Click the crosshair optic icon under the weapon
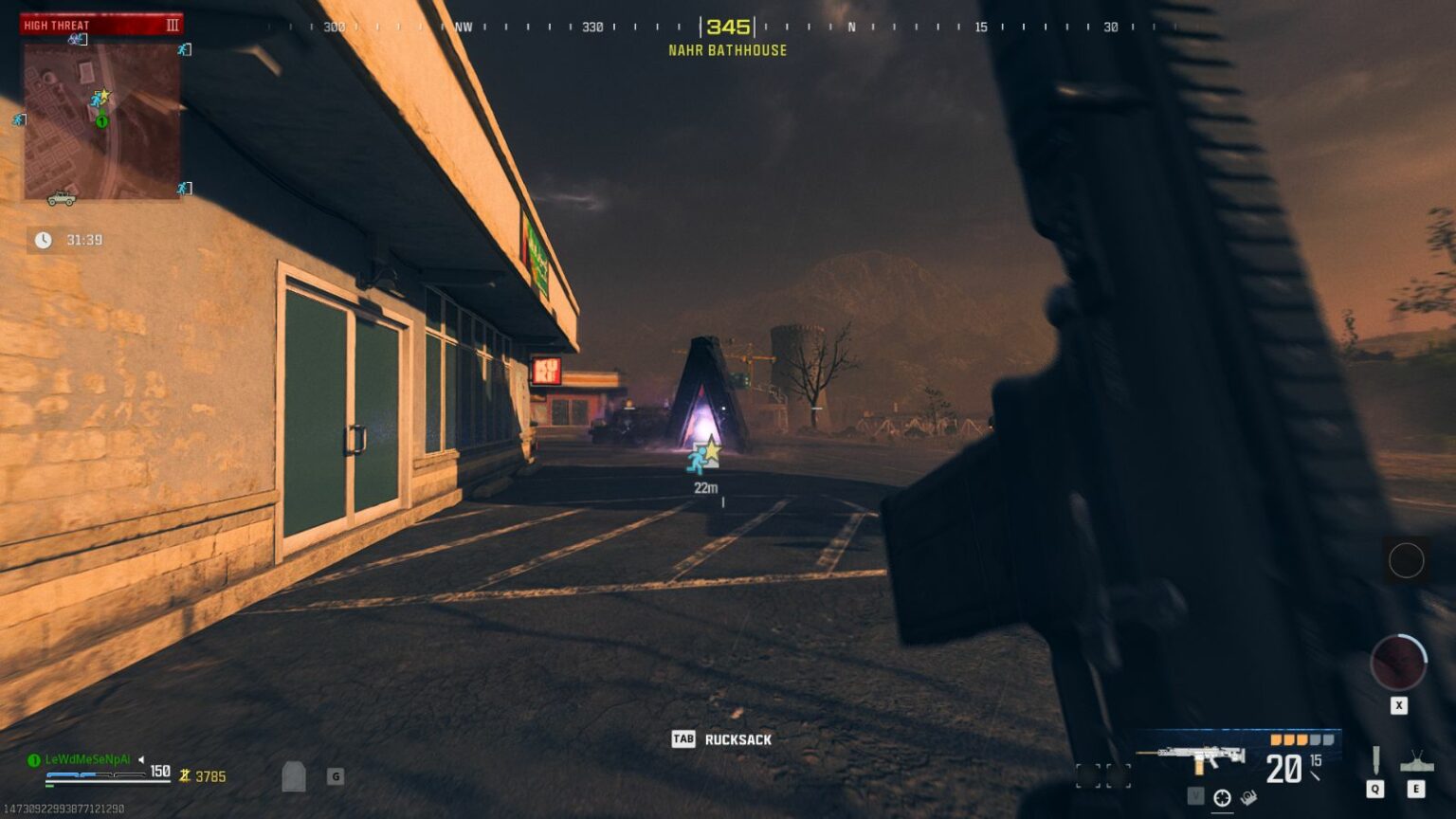 [x=1222, y=796]
